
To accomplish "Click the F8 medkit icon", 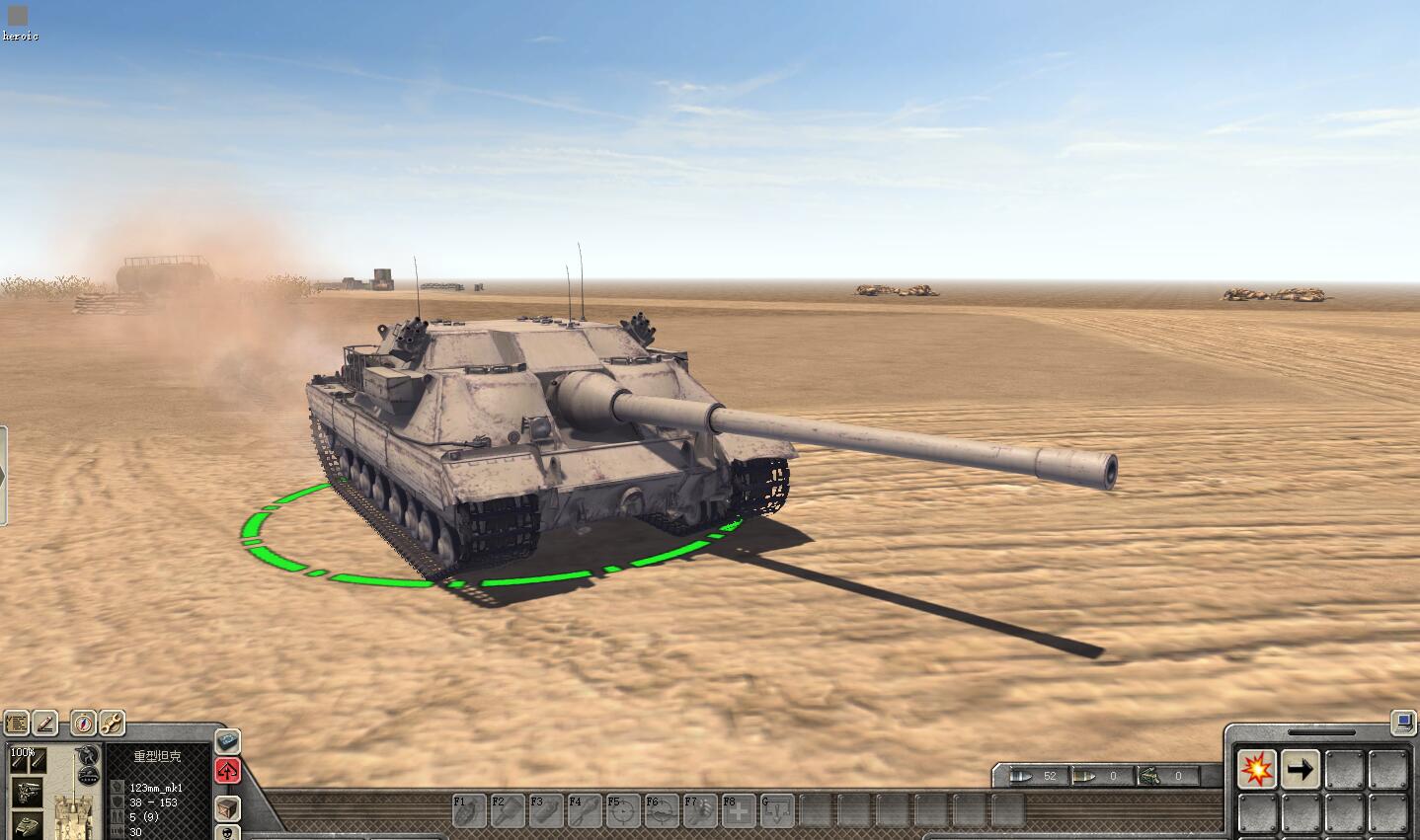I will [740, 811].
